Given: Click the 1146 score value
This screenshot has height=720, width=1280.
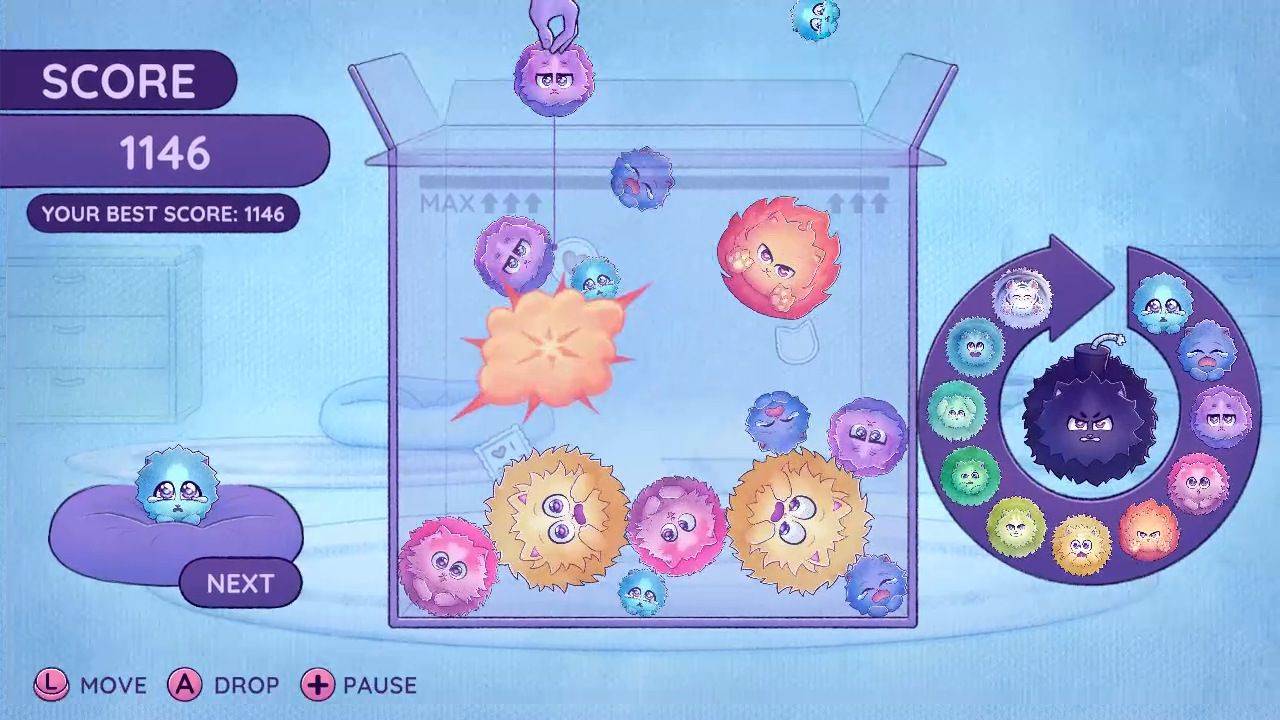Looking at the screenshot, I should coord(166,152).
